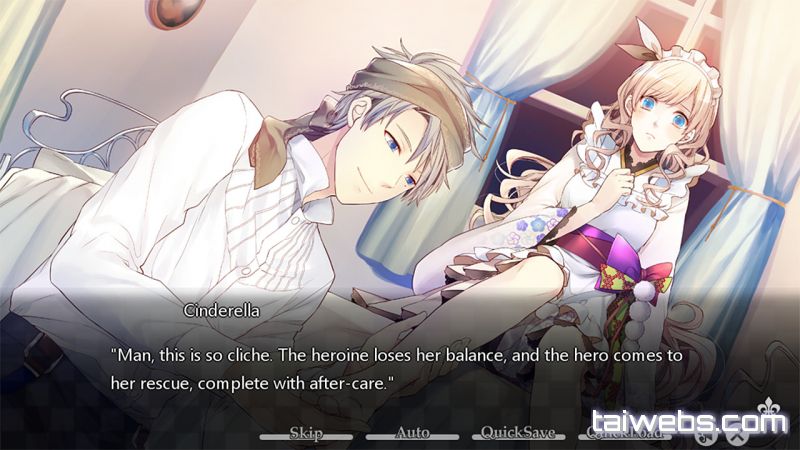800x450 pixels.
Task: Choose QuickSave in the bottom bar
Action: click(519, 433)
